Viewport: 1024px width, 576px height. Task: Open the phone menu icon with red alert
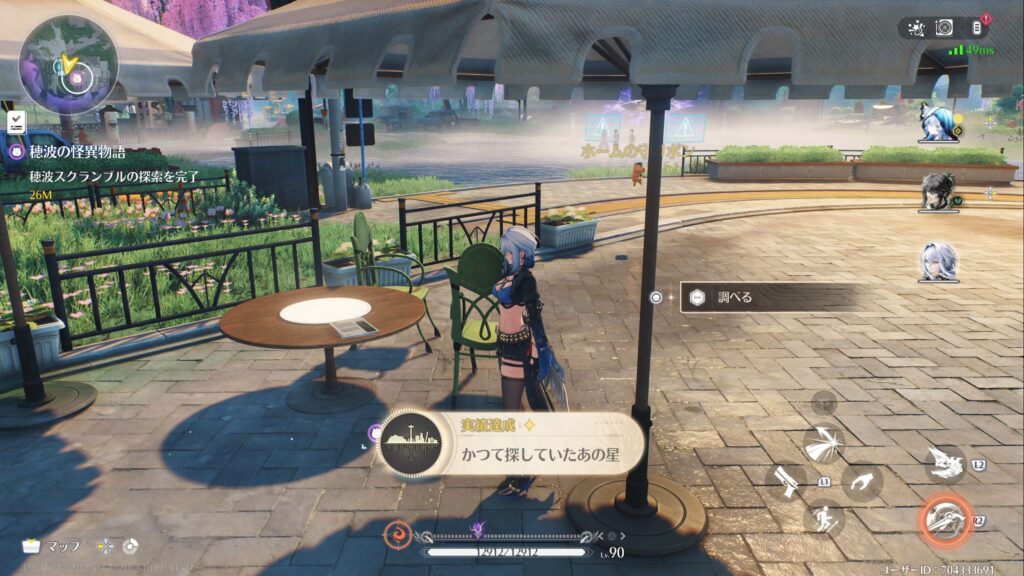pos(976,28)
